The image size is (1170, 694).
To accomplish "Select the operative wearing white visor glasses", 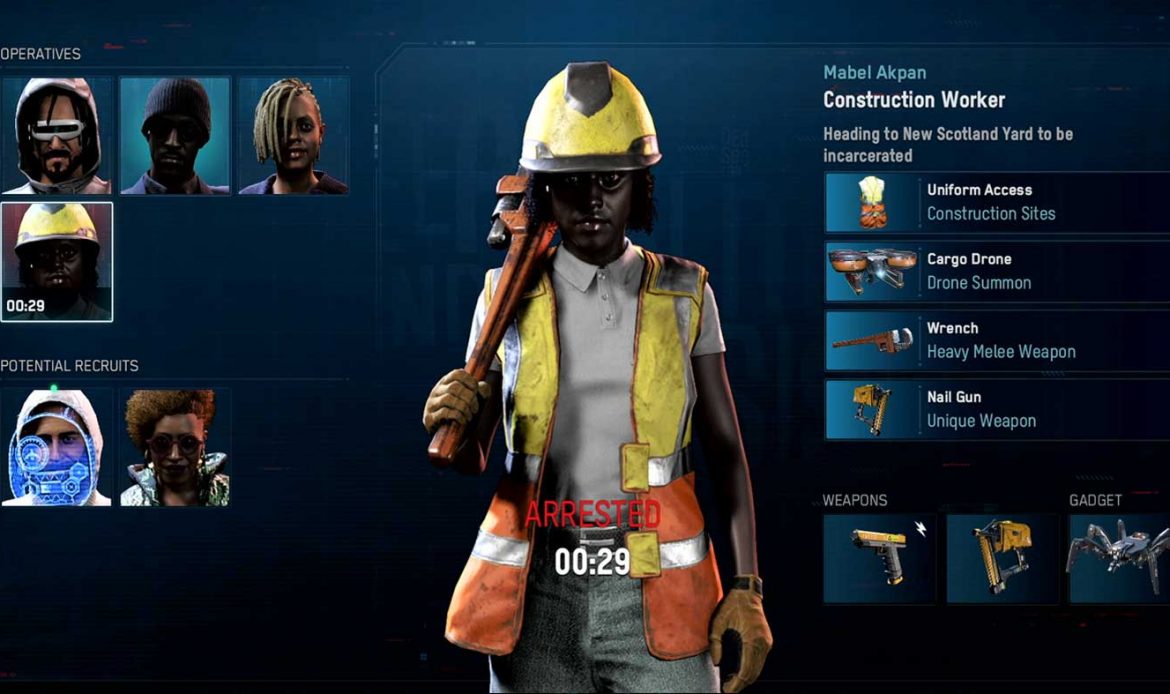I will pos(57,135).
